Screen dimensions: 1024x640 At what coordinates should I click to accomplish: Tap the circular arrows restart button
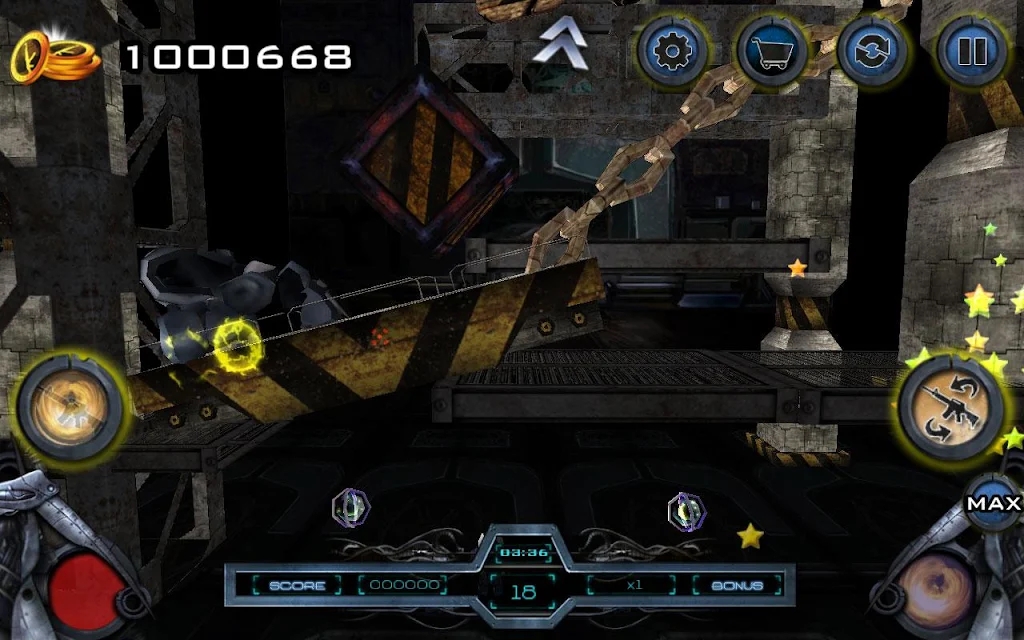[x=871, y=50]
